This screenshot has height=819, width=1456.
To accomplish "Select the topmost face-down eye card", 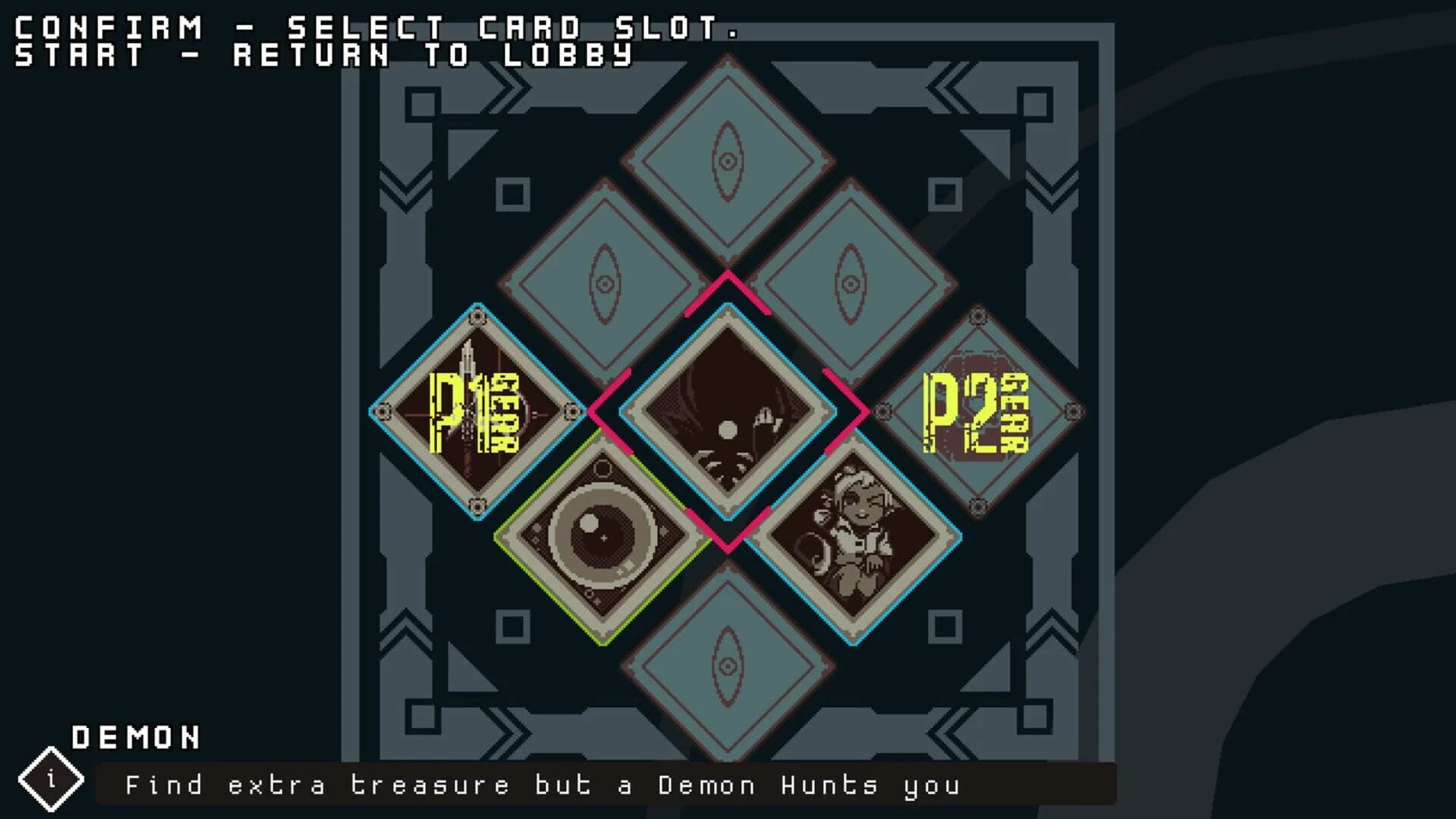I will point(728,159).
